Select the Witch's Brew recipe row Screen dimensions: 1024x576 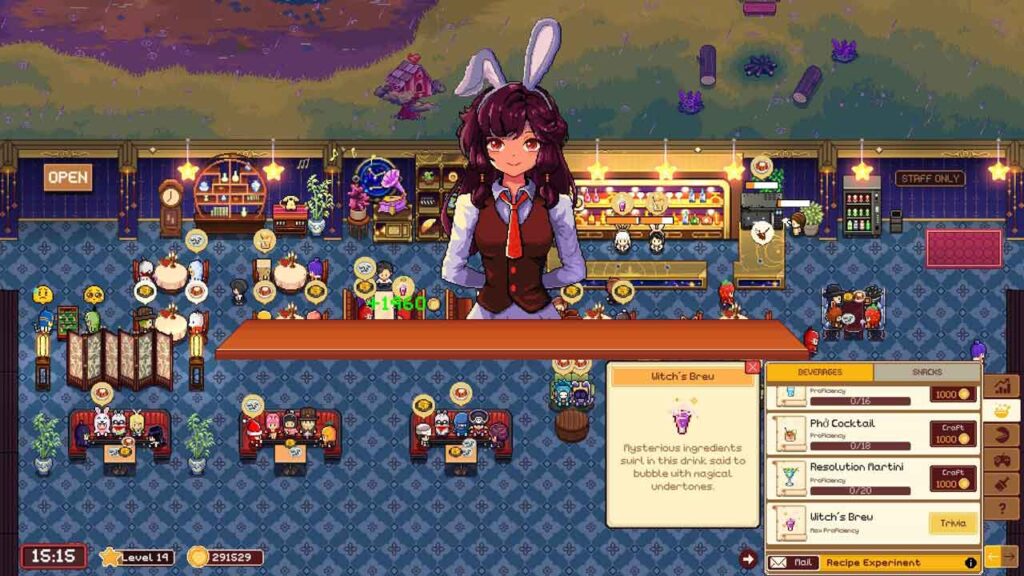click(x=850, y=523)
